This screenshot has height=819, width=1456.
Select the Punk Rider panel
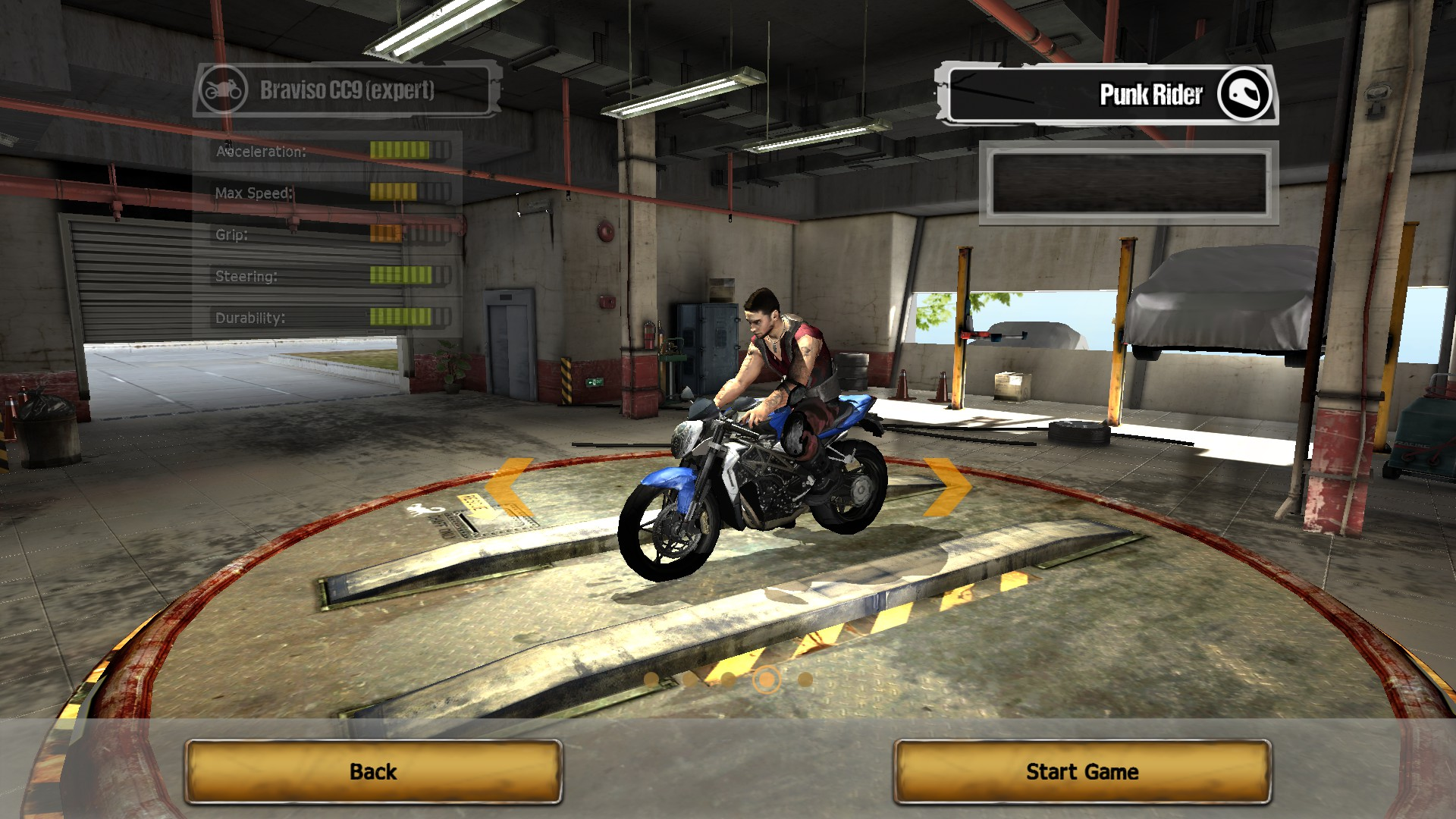click(1109, 95)
